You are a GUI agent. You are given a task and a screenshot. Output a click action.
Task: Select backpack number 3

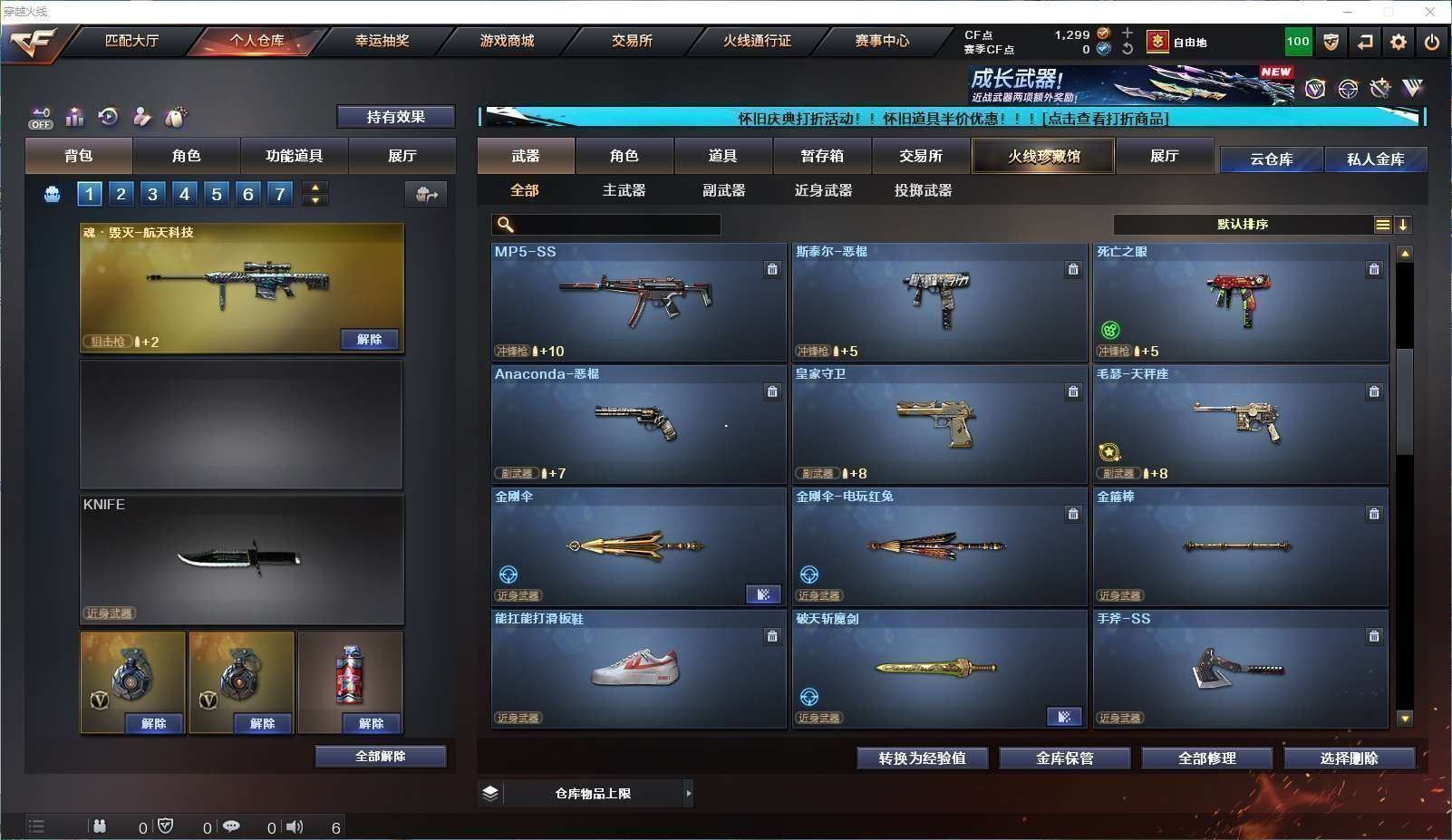[152, 193]
